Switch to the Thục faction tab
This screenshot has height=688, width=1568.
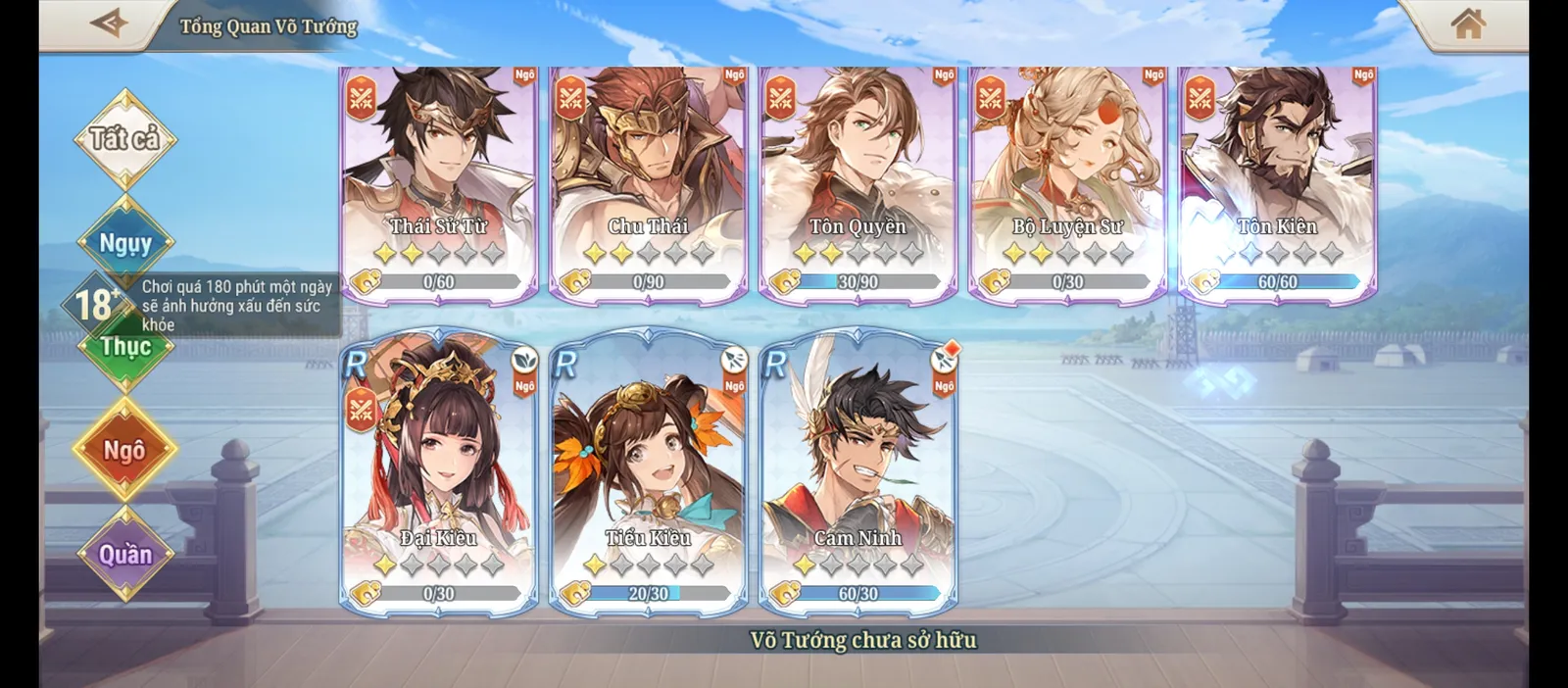point(126,347)
